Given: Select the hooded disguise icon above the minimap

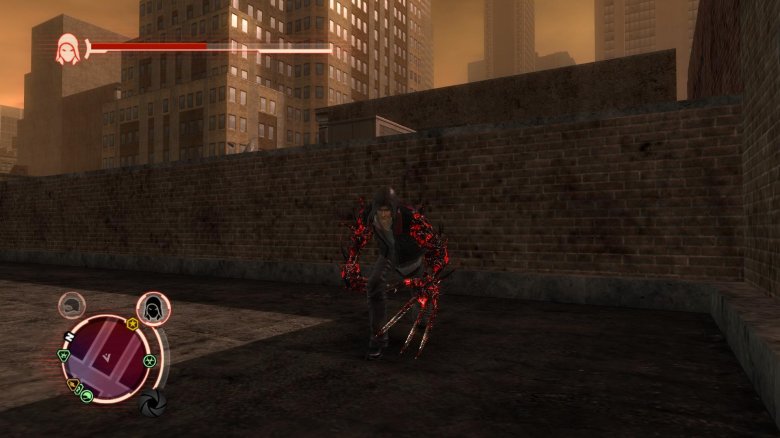Looking at the screenshot, I should (152, 308).
